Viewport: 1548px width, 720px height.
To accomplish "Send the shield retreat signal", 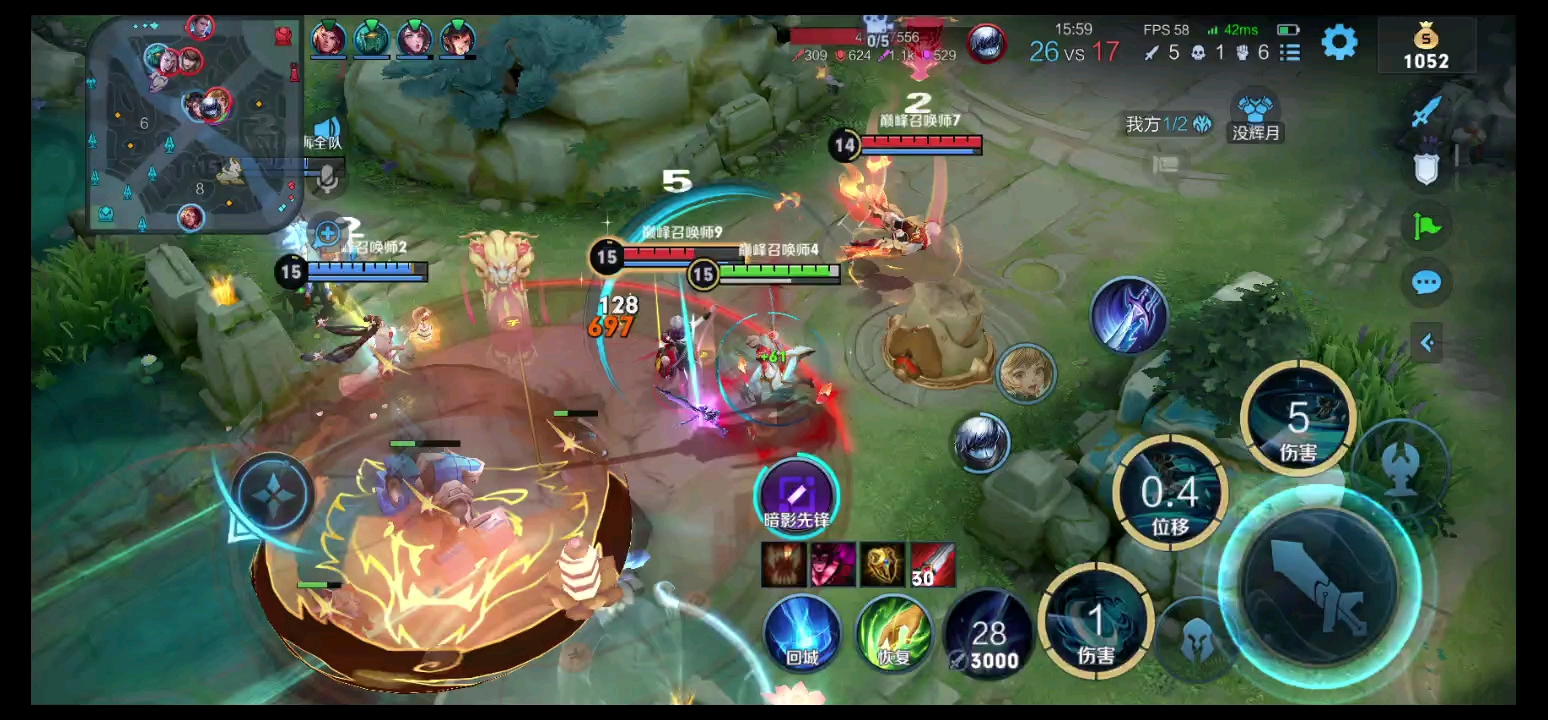I will coord(1427,168).
